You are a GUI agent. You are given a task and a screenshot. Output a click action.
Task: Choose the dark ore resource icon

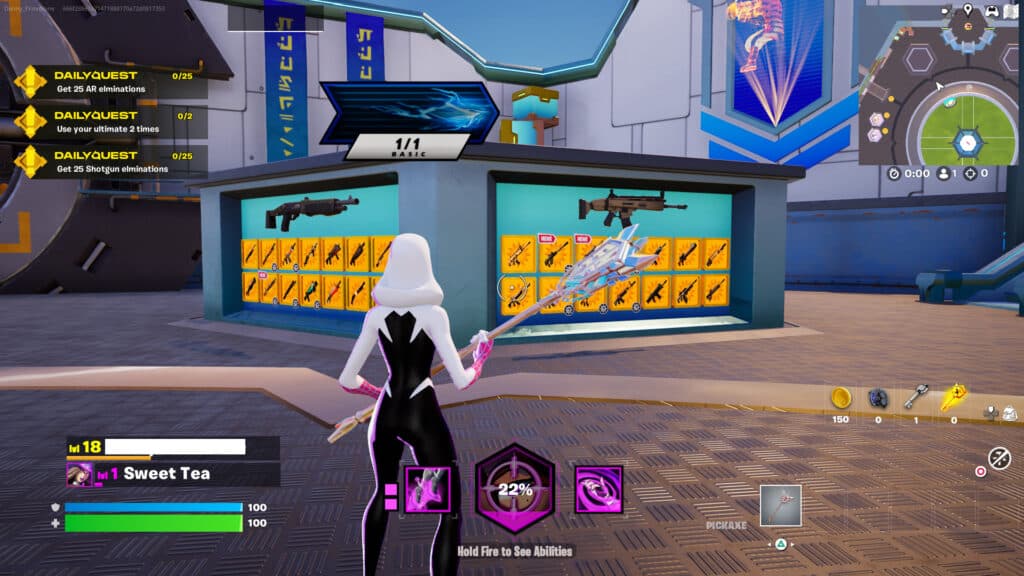pos(878,398)
